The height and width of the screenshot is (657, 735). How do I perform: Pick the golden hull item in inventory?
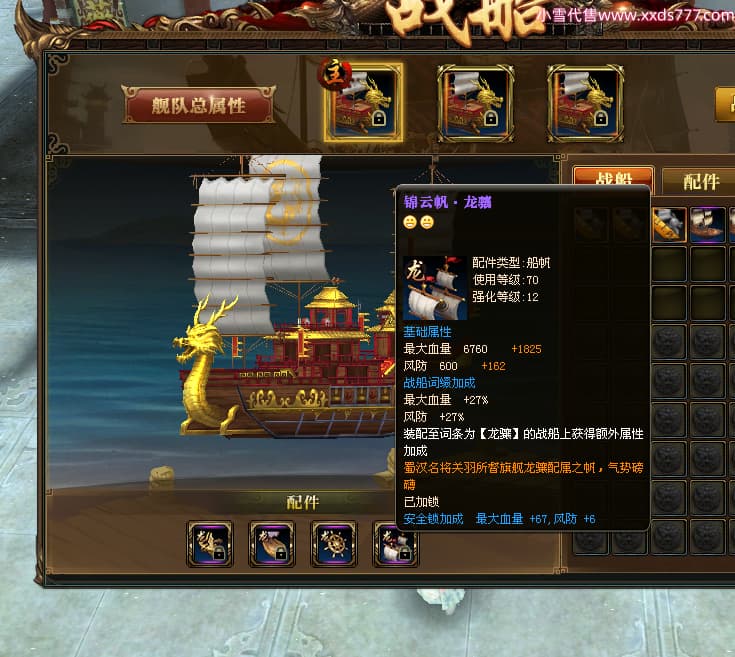(x=670, y=224)
